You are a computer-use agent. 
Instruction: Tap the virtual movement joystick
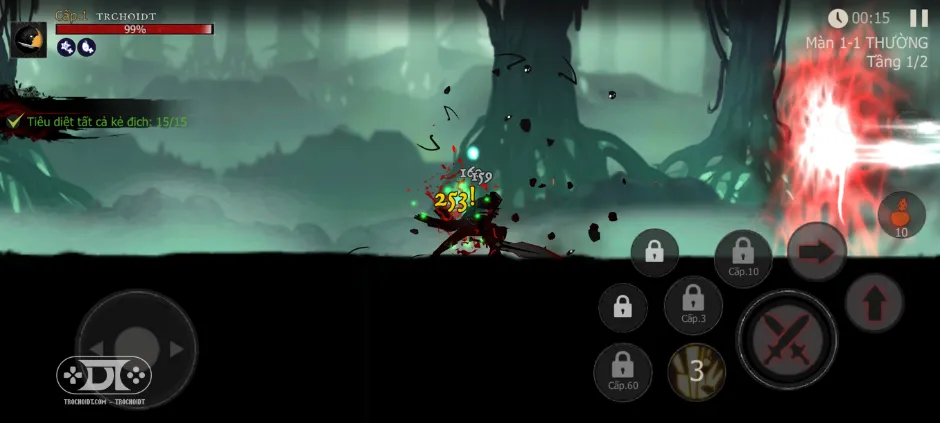click(137, 348)
